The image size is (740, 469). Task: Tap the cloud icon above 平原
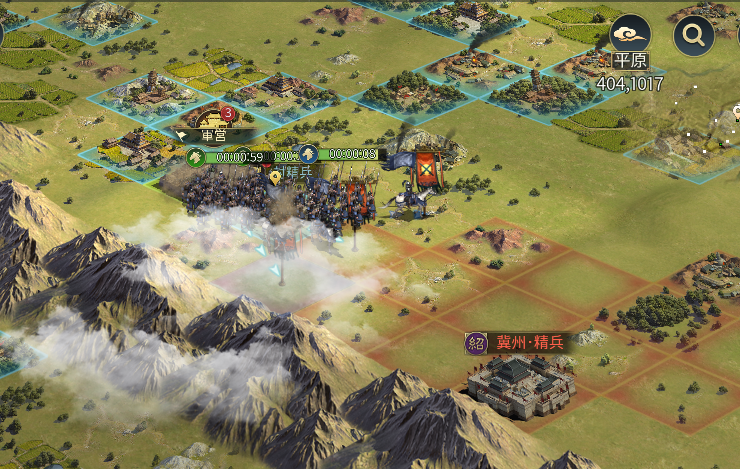pyautogui.click(x=630, y=33)
